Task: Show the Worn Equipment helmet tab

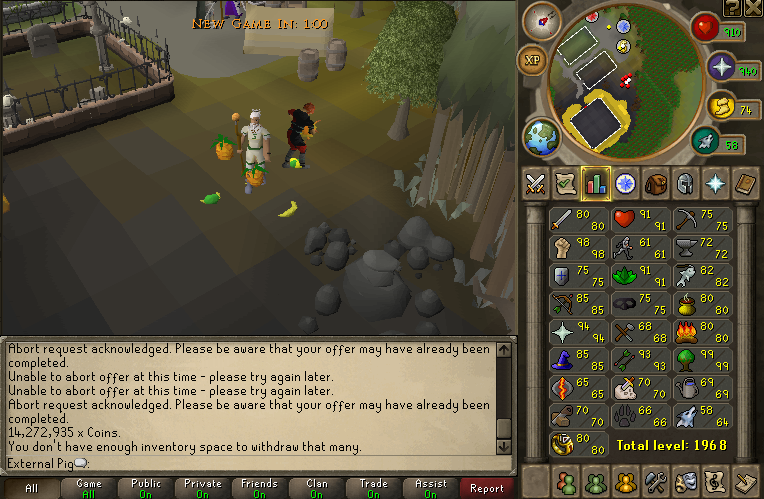Action: (686, 184)
